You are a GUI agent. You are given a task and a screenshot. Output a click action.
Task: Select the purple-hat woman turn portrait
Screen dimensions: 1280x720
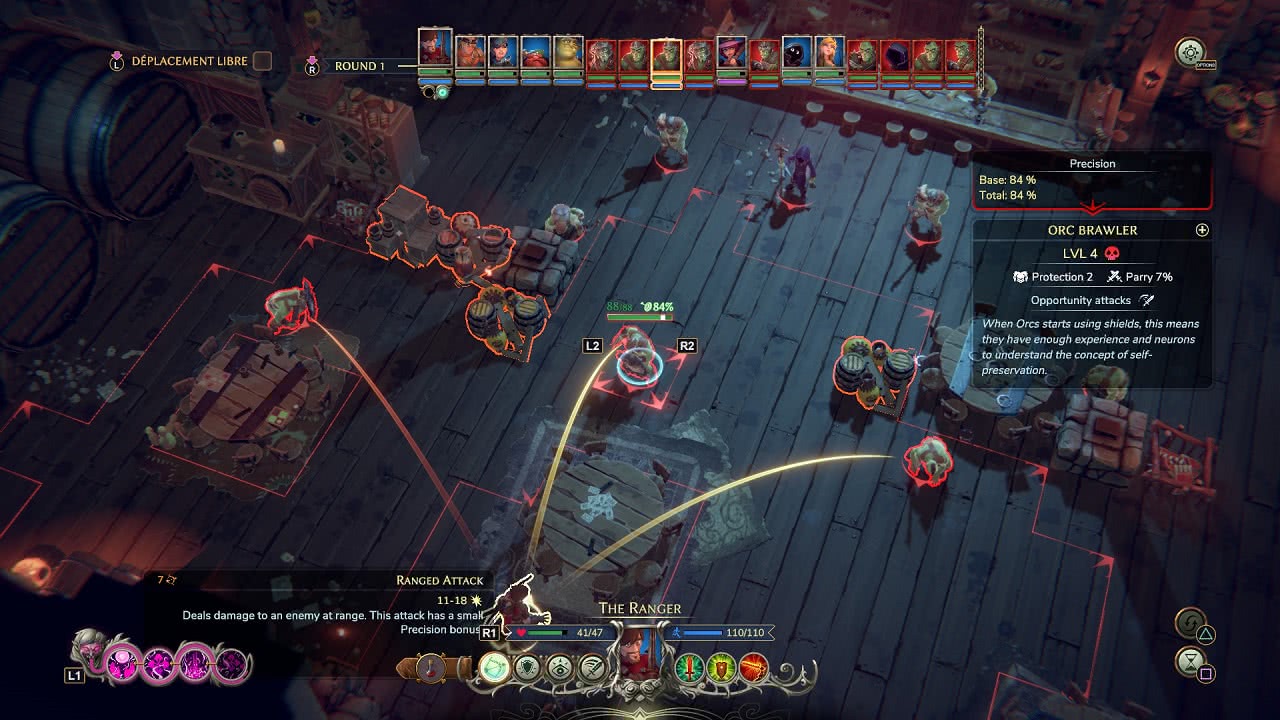point(731,57)
